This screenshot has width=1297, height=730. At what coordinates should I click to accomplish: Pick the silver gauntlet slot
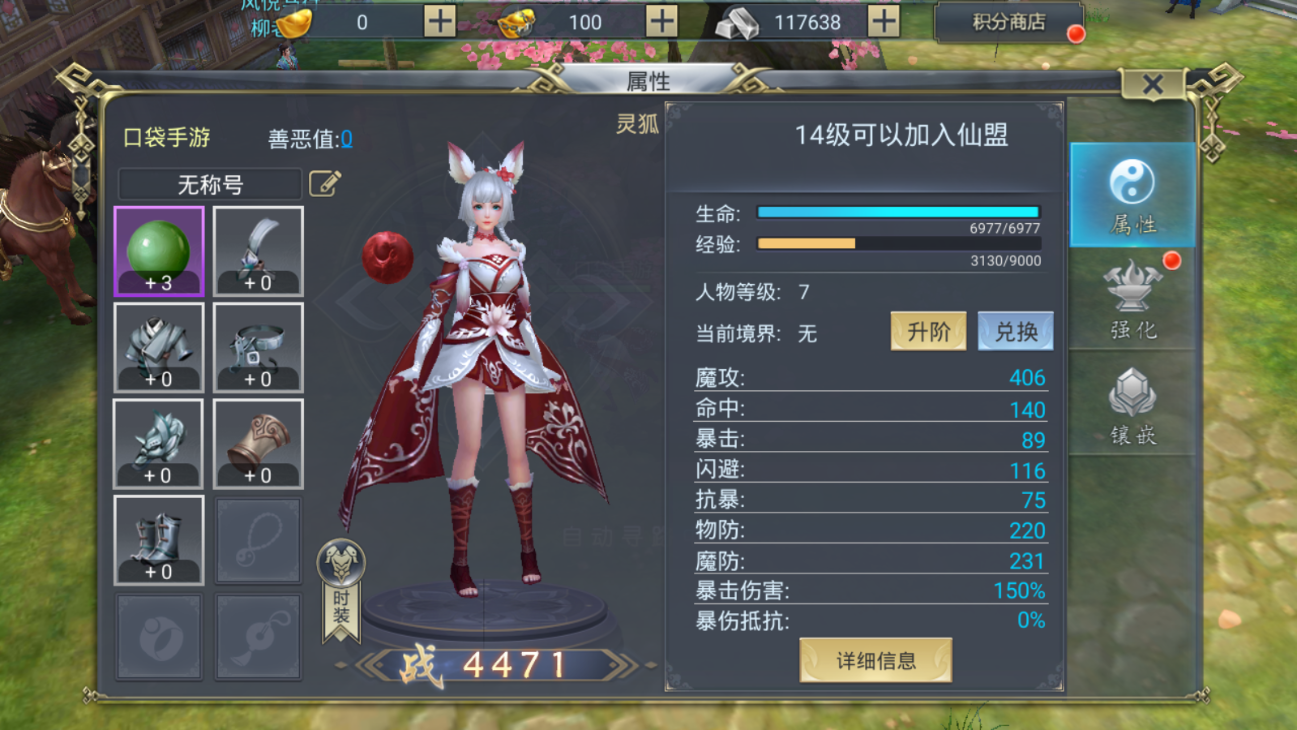coord(159,443)
